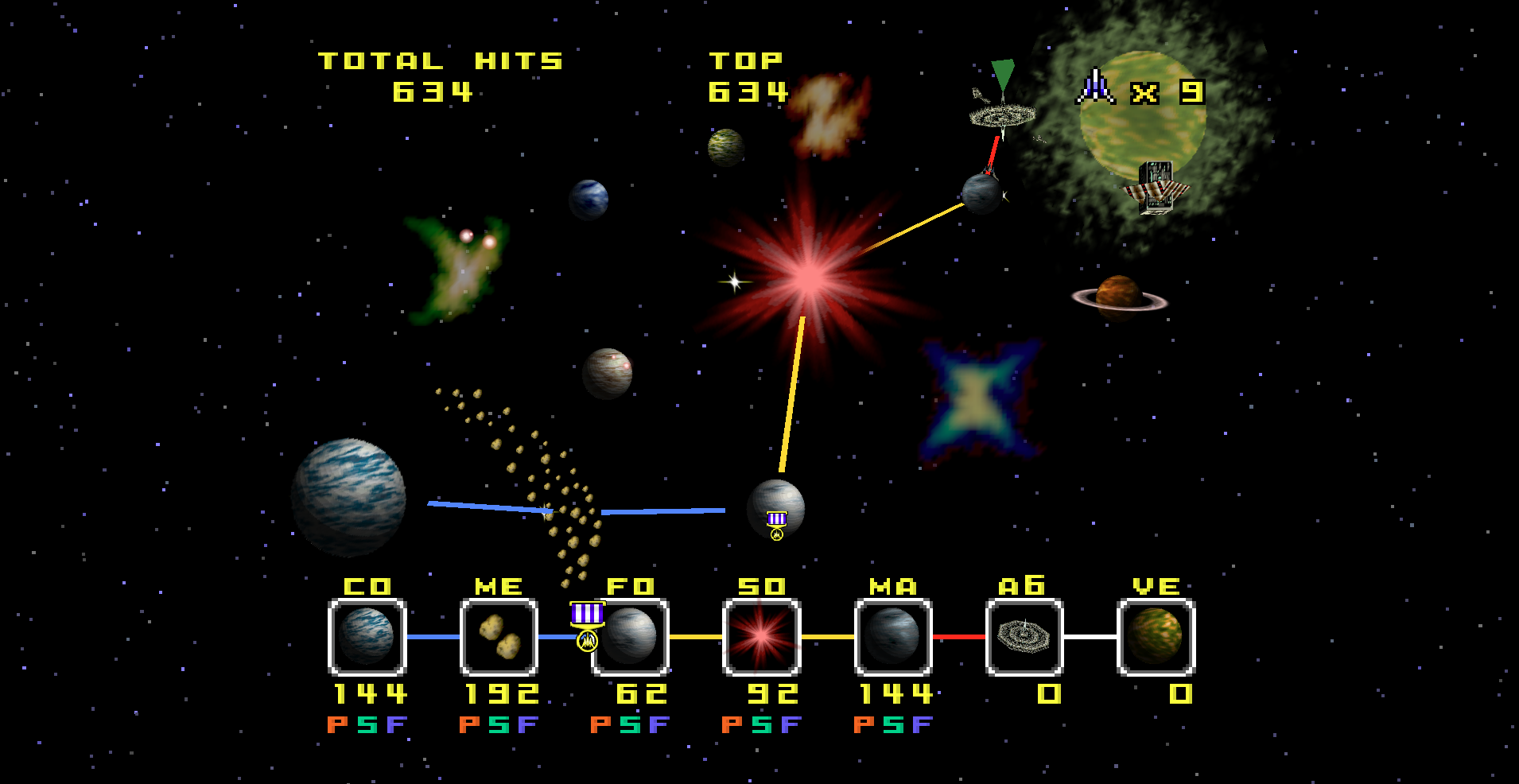Select the A6 galaxy level tile
This screenshot has height=784, width=1519.
coord(1024,637)
